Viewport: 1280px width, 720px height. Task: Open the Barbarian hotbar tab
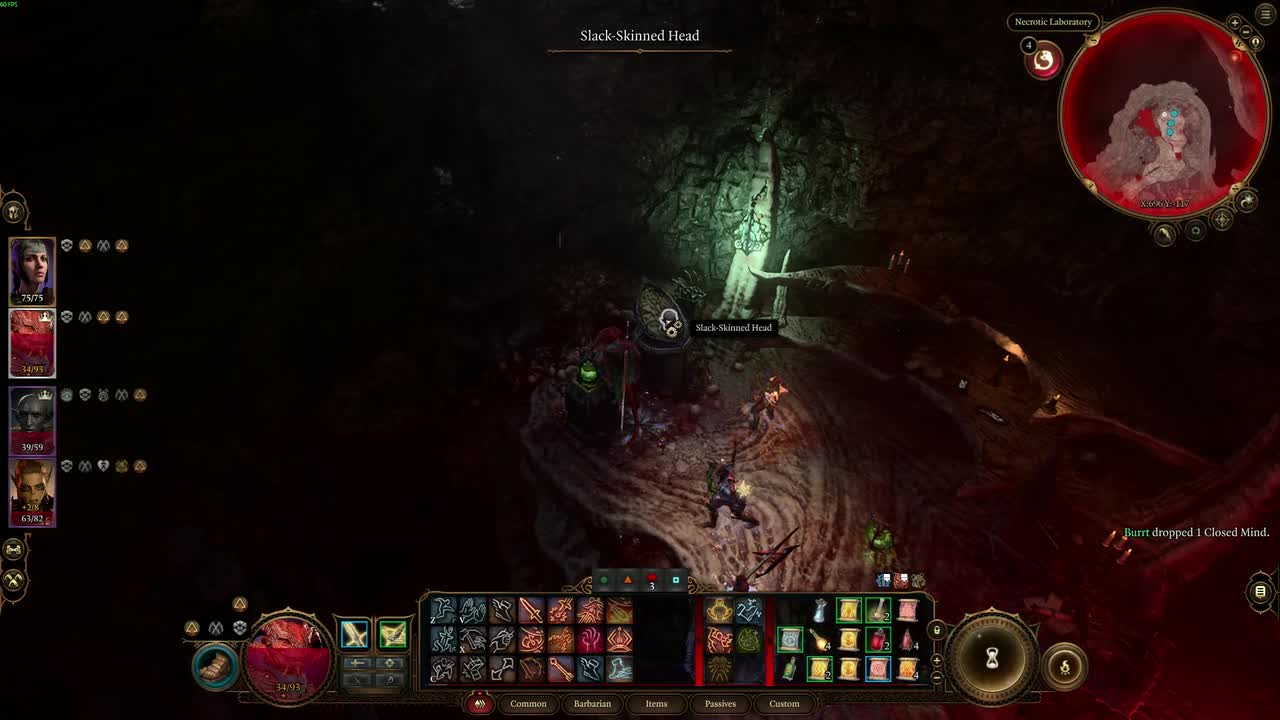tap(592, 704)
